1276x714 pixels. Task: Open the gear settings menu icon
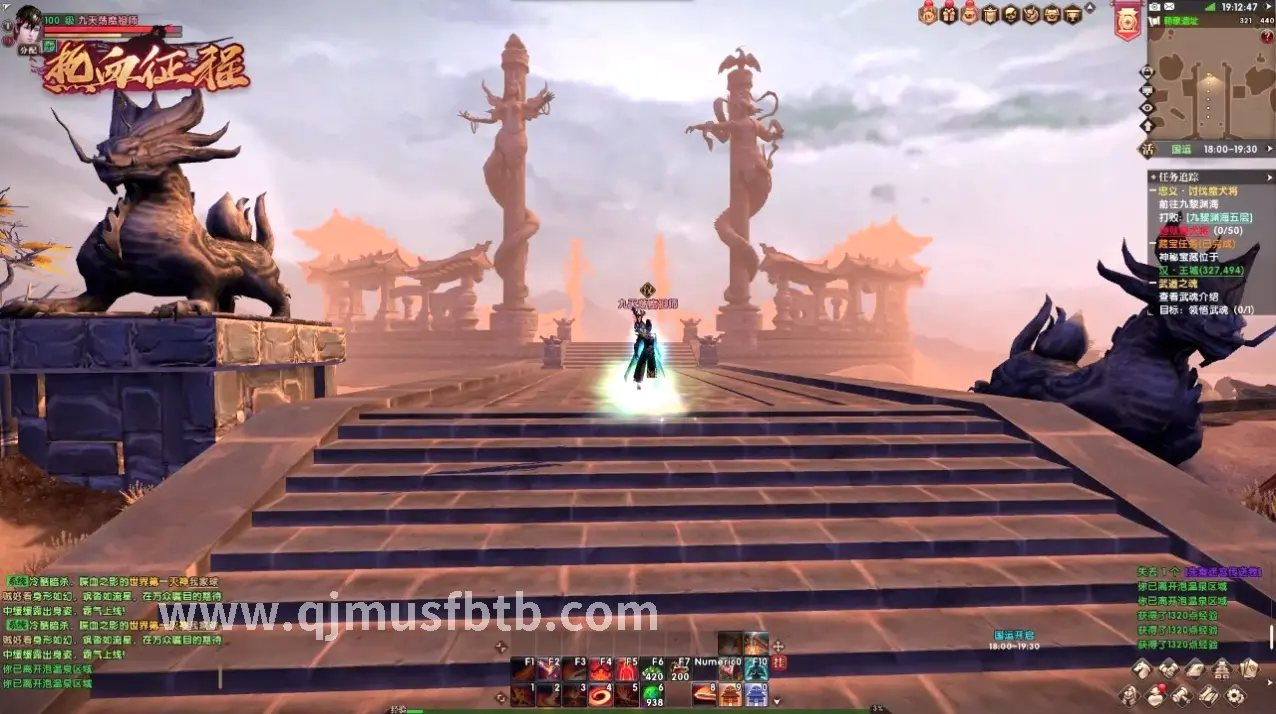pos(1235,695)
